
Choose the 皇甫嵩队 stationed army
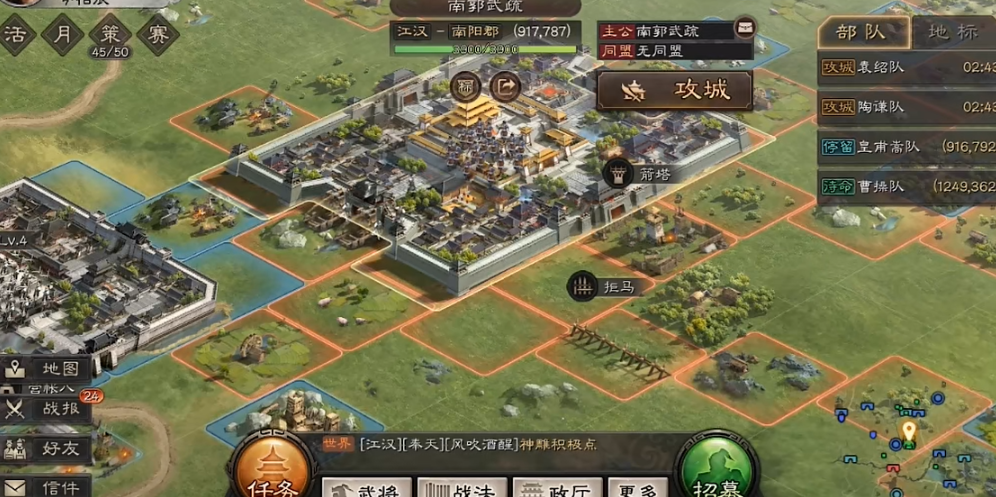pos(906,146)
